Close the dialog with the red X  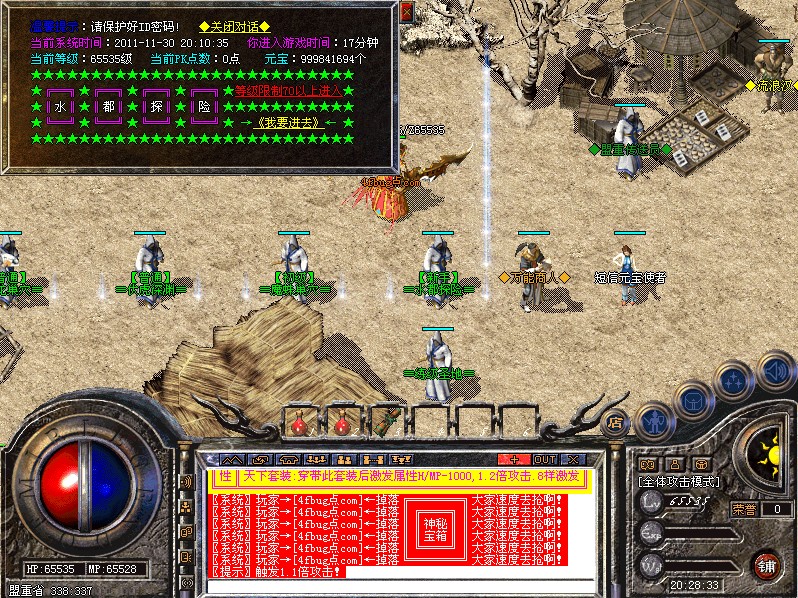[x=406, y=11]
